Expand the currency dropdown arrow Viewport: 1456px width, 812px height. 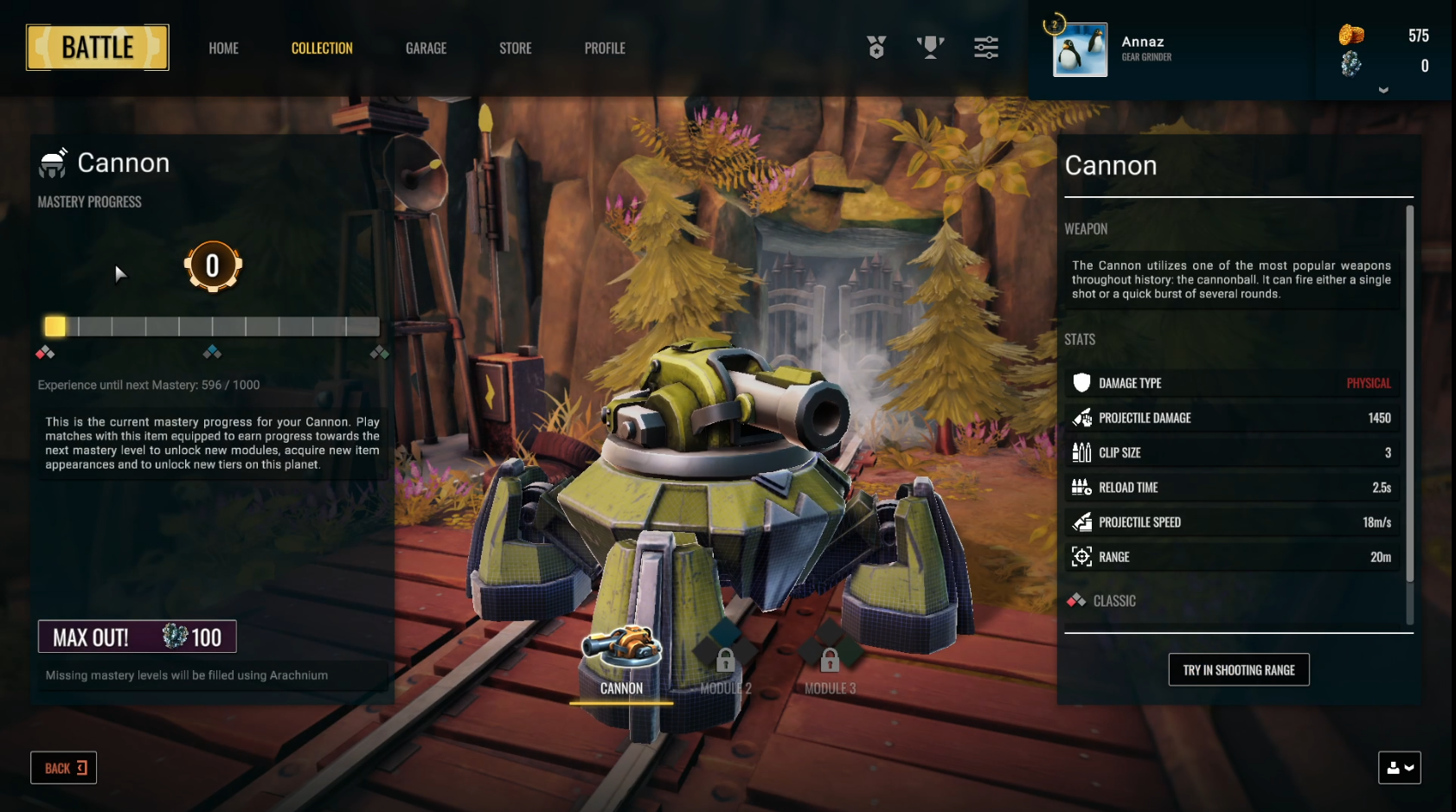[x=1383, y=90]
